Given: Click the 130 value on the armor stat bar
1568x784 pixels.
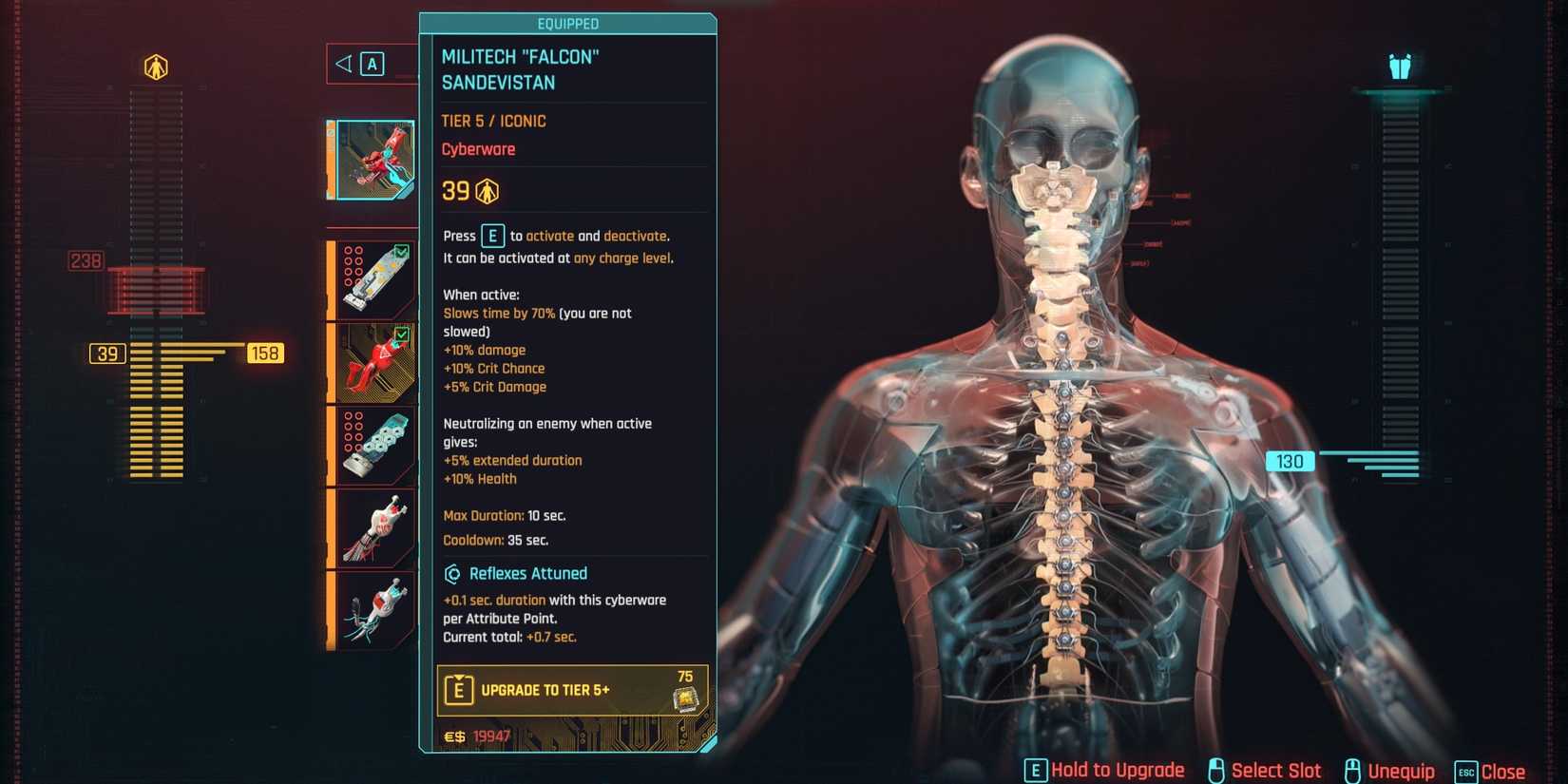Looking at the screenshot, I should click(1290, 461).
